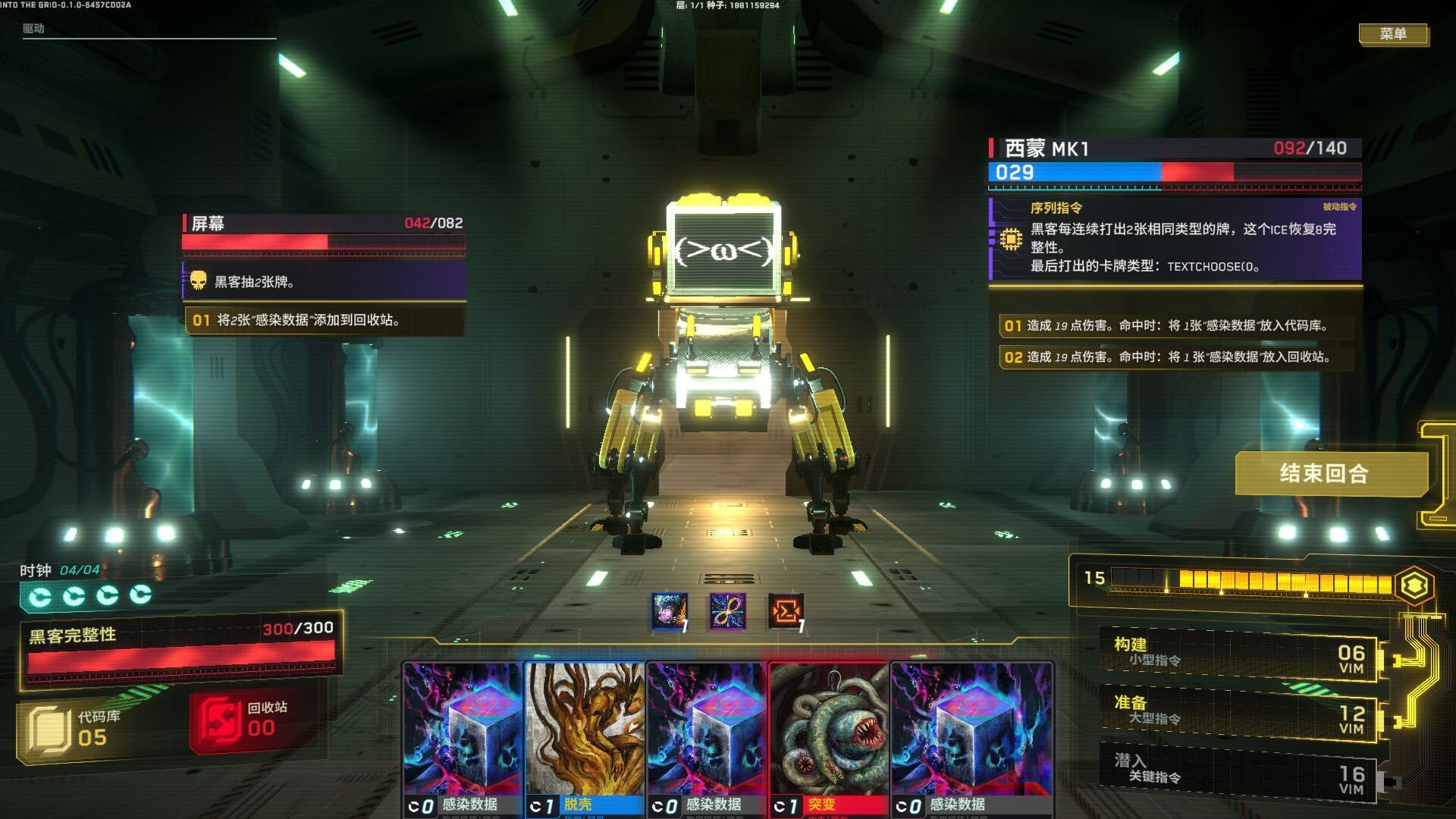Select the 西蒙 MK1 enemy panel
The height and width of the screenshot is (819, 1456).
tap(1175, 161)
